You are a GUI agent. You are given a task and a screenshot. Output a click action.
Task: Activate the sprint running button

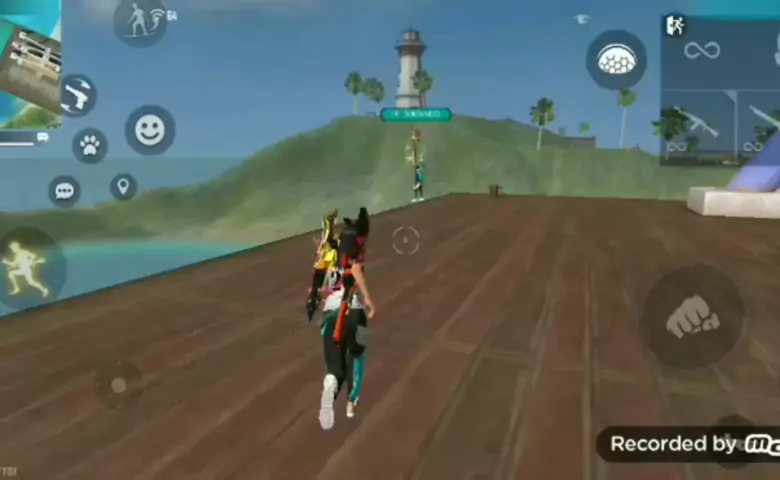(x=28, y=268)
